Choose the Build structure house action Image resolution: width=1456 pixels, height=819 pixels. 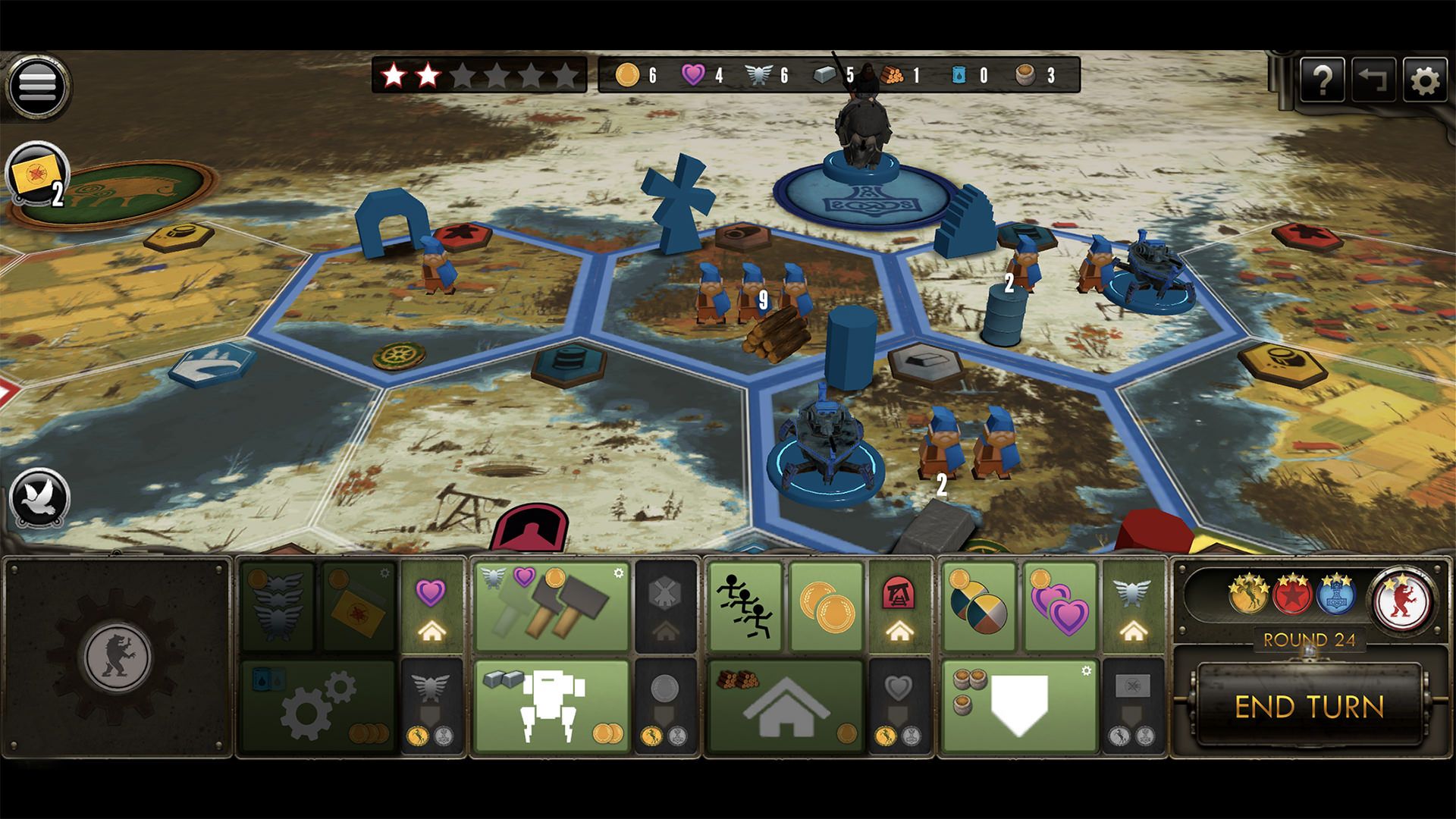[785, 706]
